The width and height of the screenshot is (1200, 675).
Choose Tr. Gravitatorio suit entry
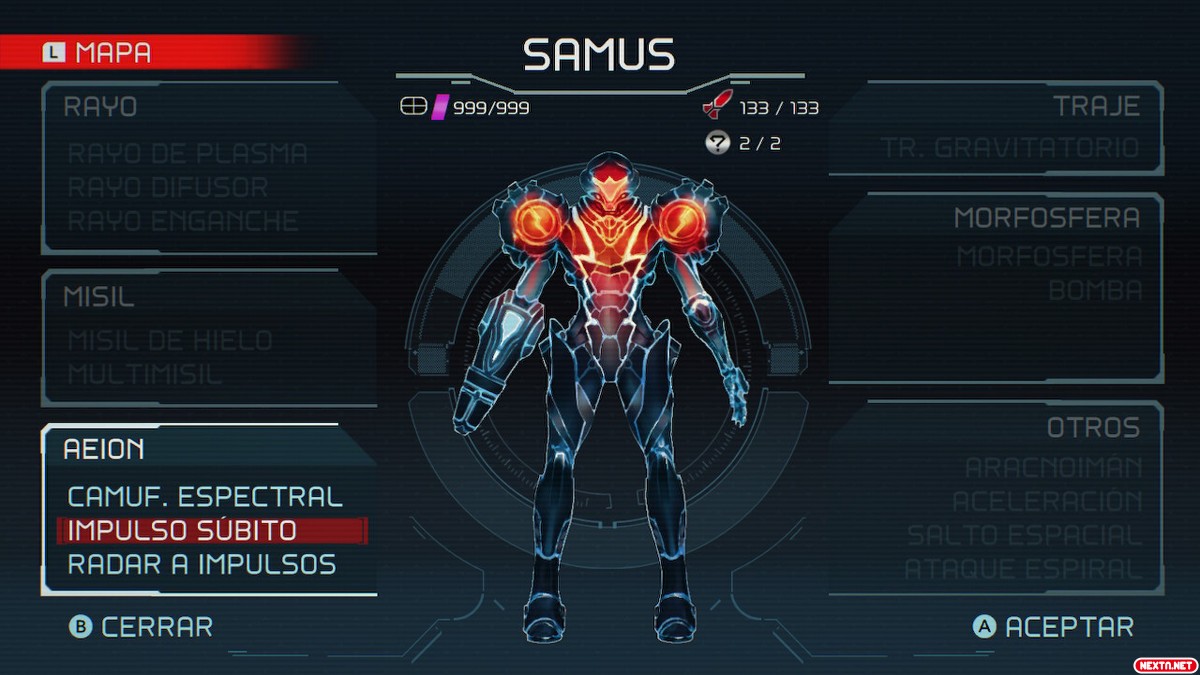pyautogui.click(x=1010, y=149)
